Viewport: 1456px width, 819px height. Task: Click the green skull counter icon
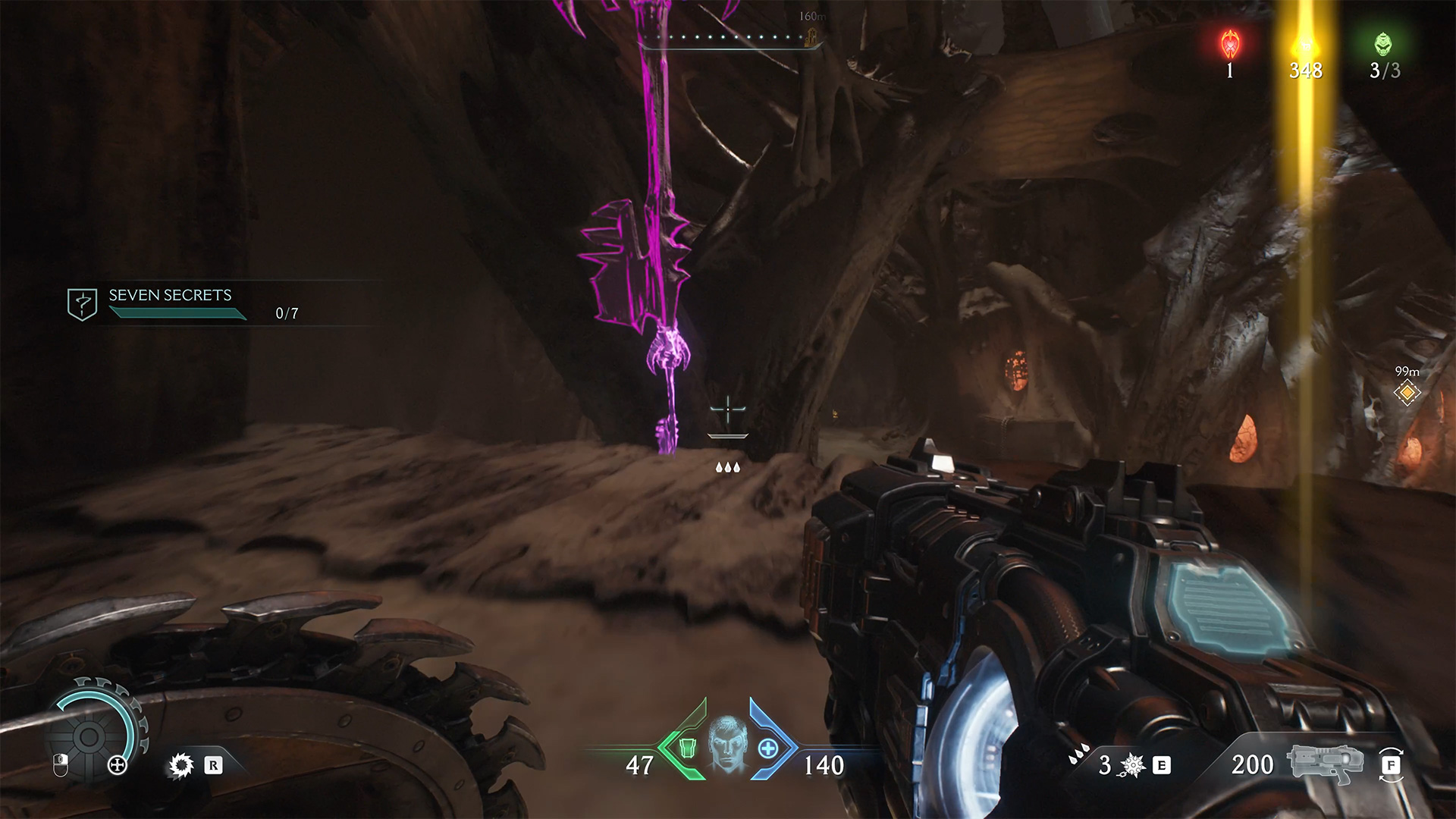[x=1384, y=45]
